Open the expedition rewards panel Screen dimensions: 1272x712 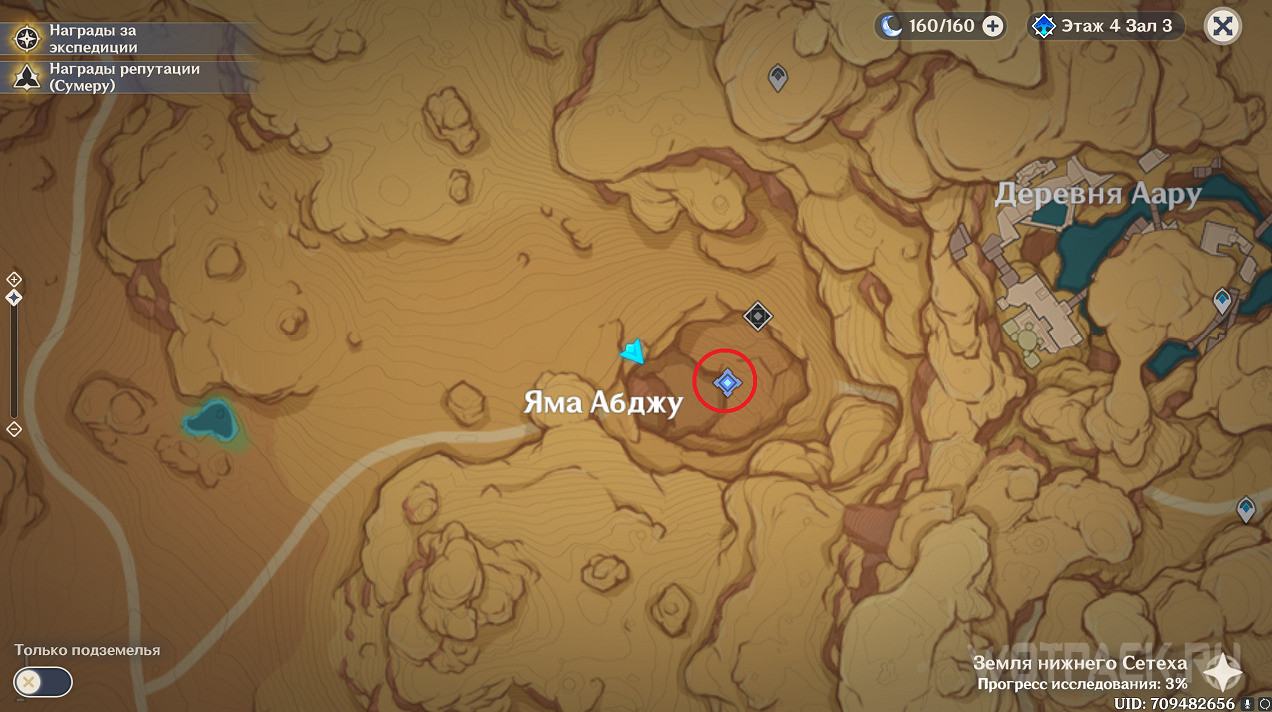tap(26, 39)
